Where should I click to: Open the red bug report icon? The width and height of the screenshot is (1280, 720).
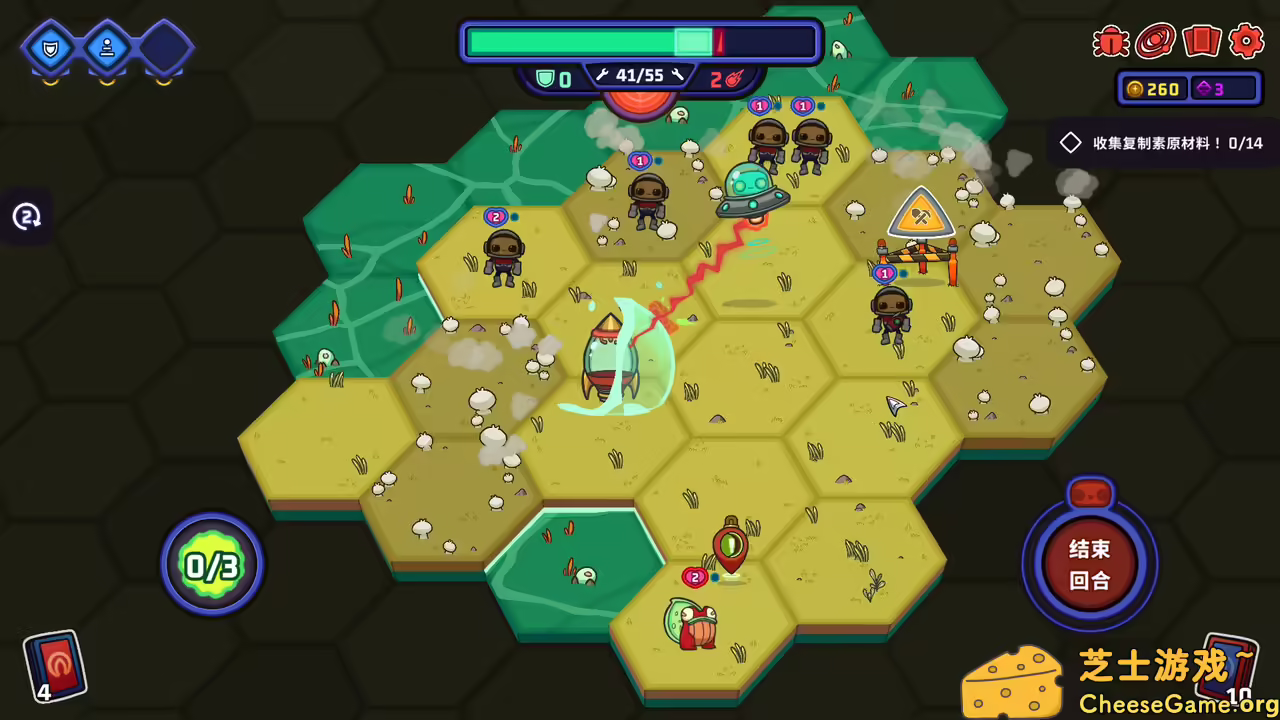coord(1111,41)
